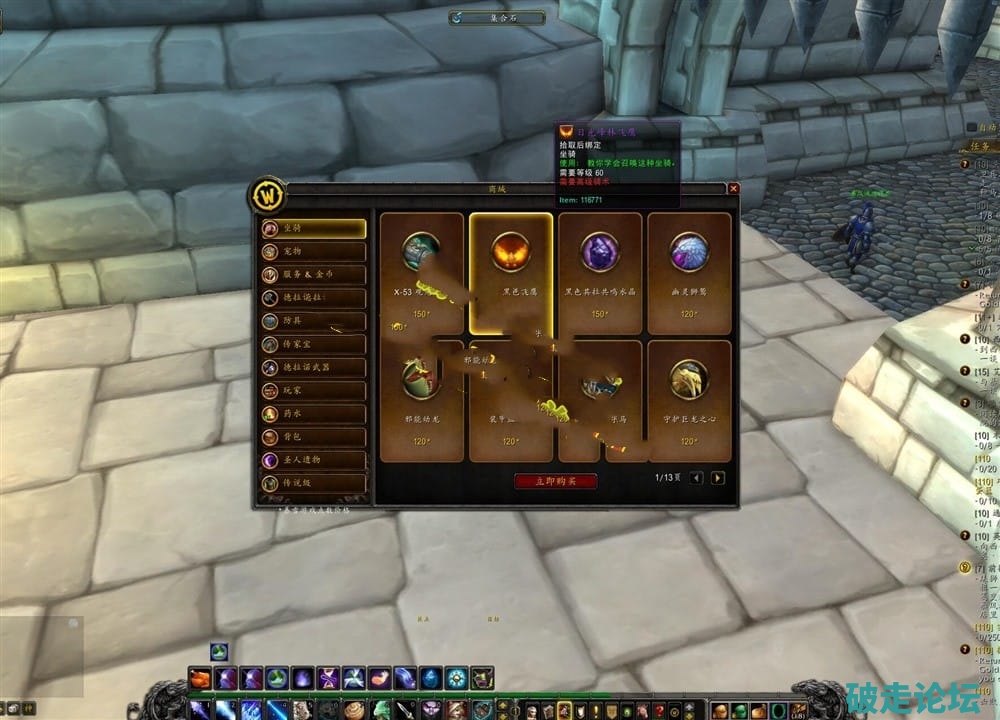This screenshot has height=720, width=1000.
Task: Click the red 立即购买 buy button
Action: tap(556, 481)
